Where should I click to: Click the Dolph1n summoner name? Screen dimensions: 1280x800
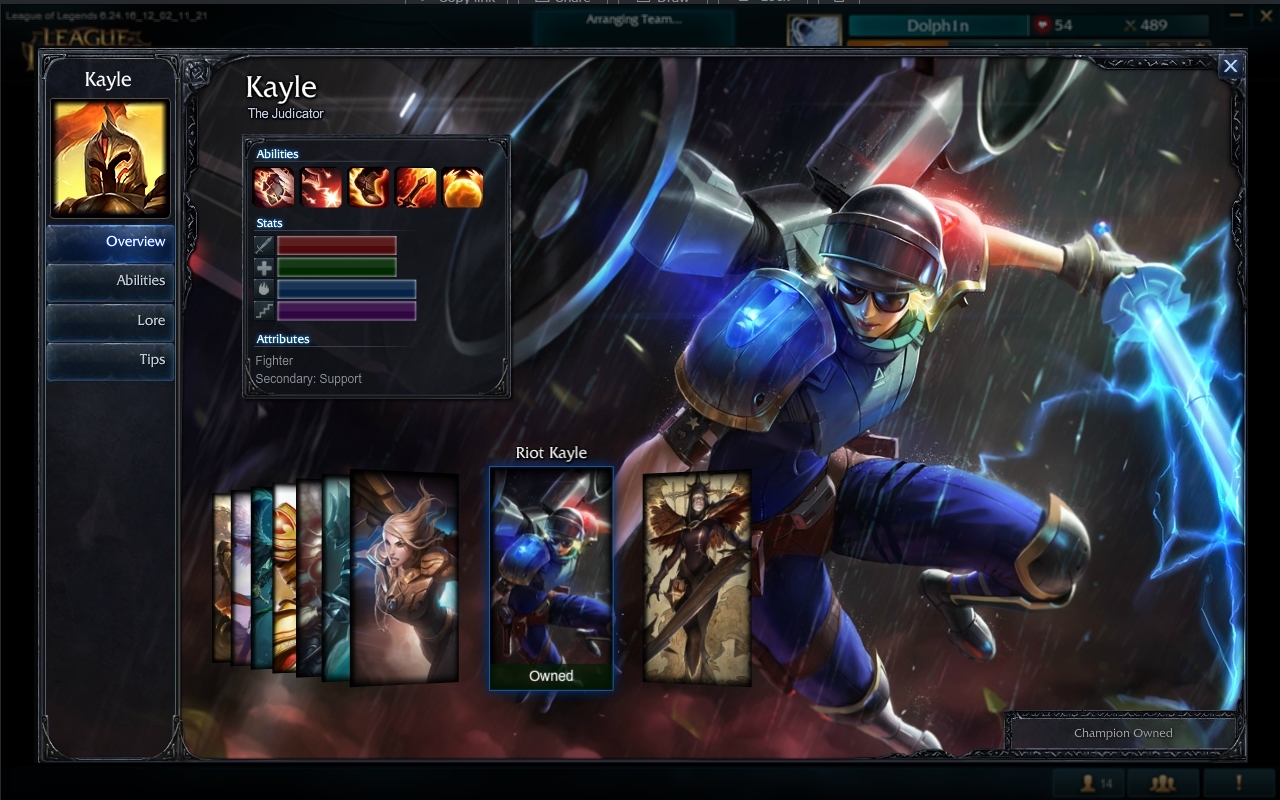click(x=938, y=25)
